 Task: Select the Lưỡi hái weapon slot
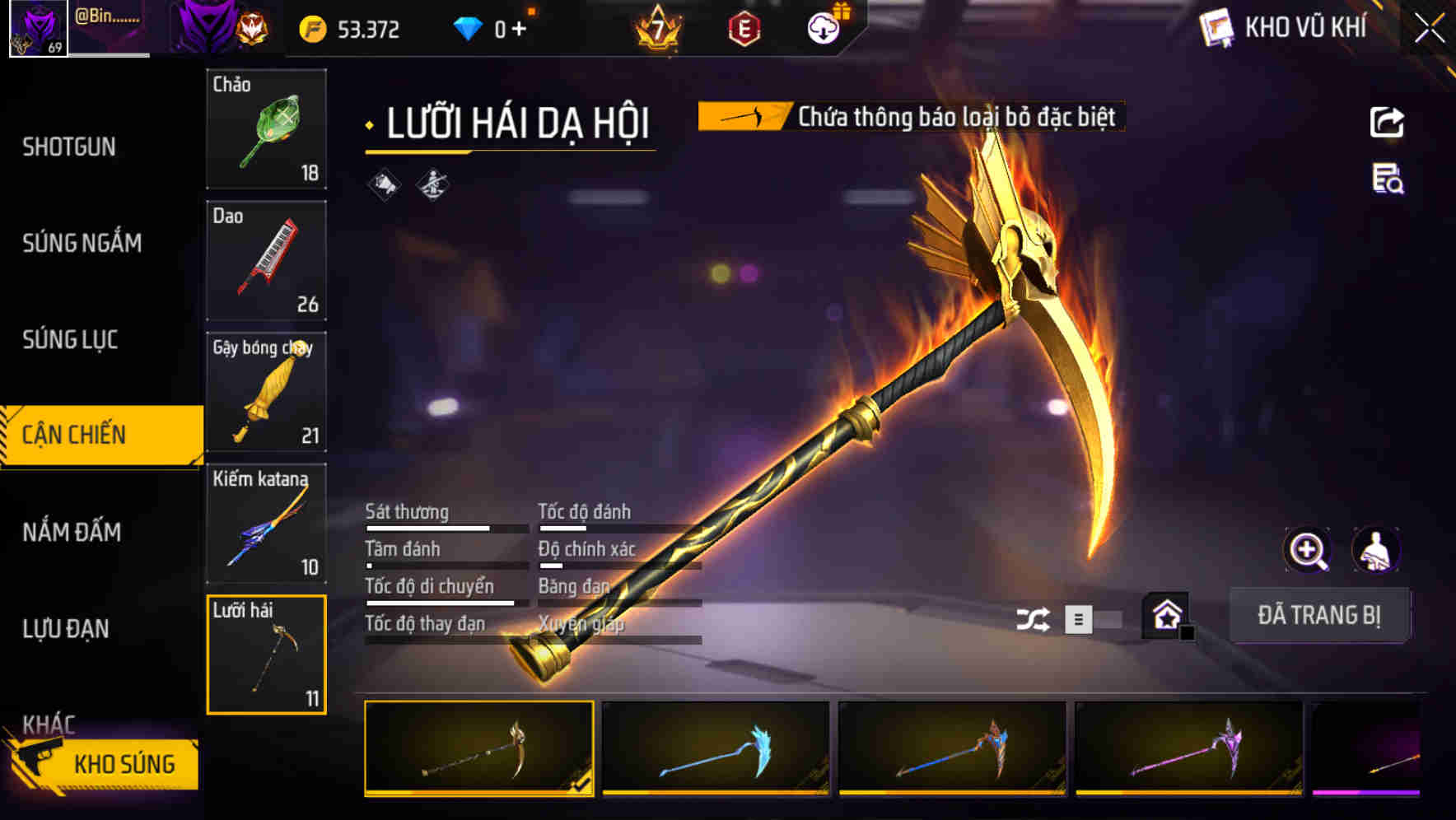(x=267, y=655)
